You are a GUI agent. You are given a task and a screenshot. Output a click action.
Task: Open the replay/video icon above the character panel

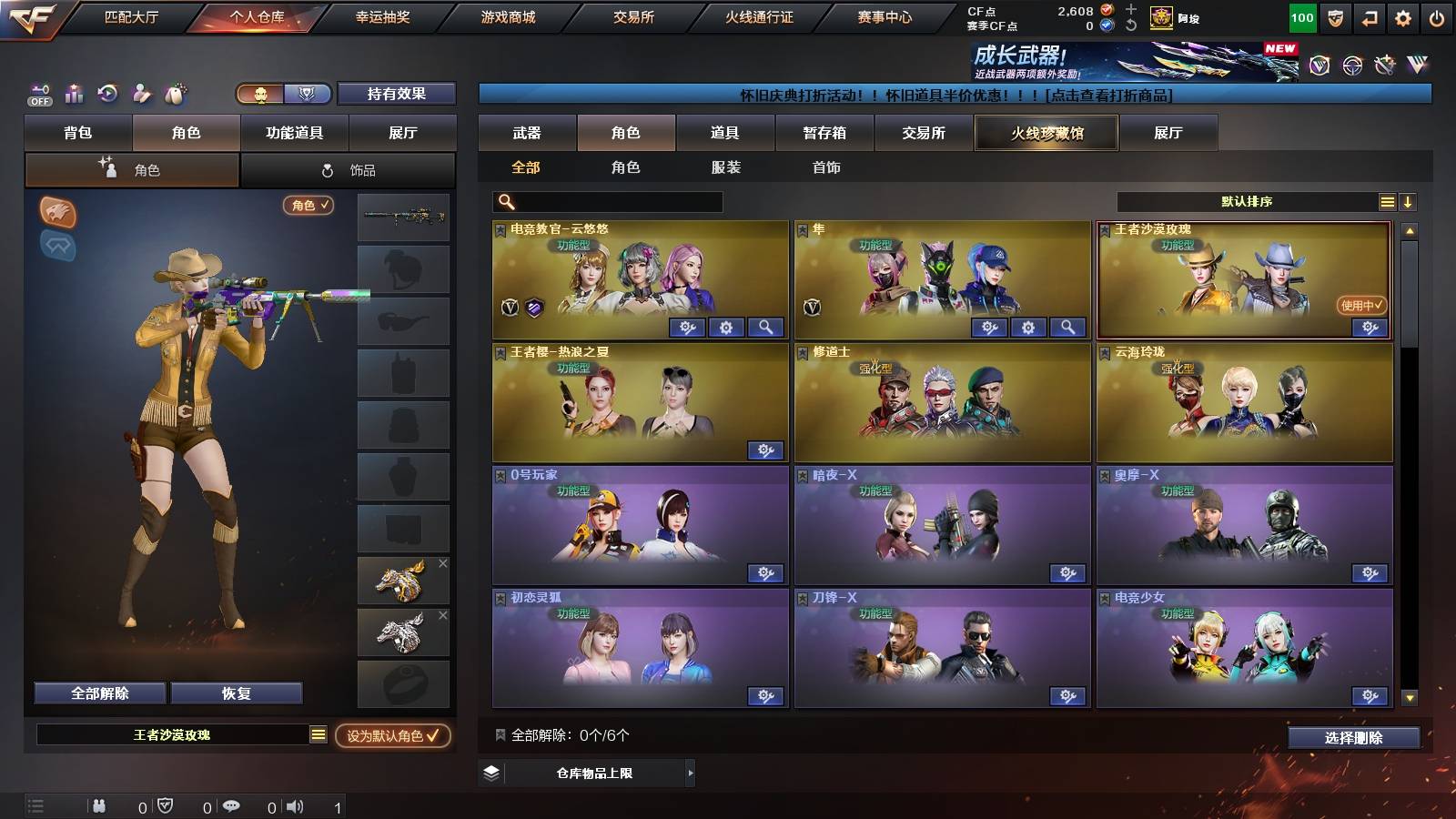point(106,93)
